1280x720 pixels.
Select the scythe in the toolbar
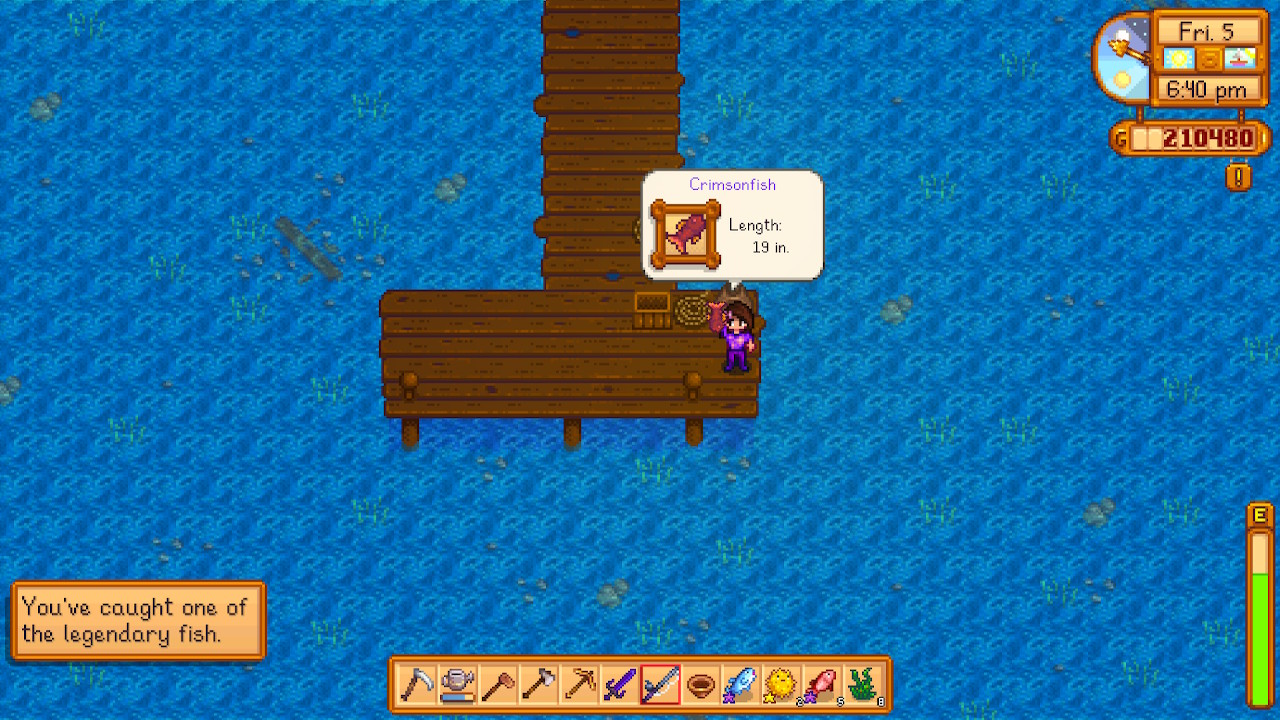coord(417,685)
